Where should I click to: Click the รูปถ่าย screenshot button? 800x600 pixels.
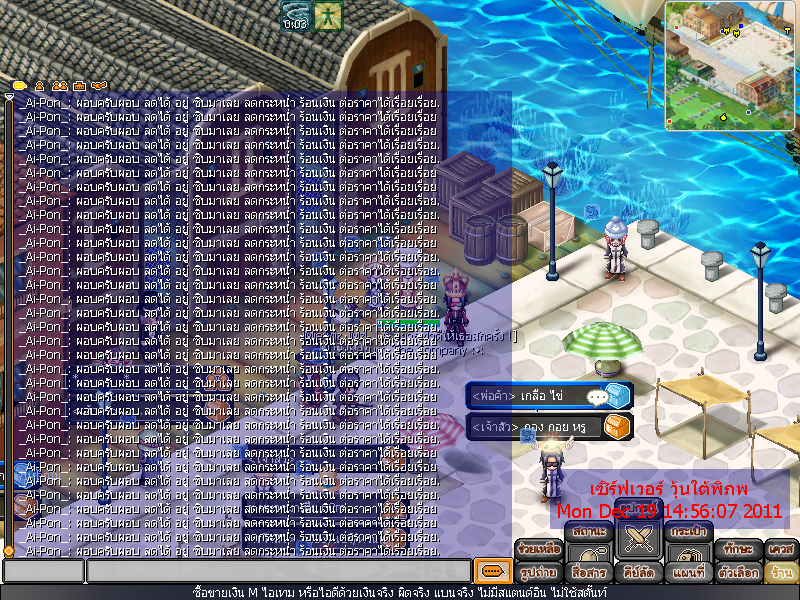[x=539, y=573]
